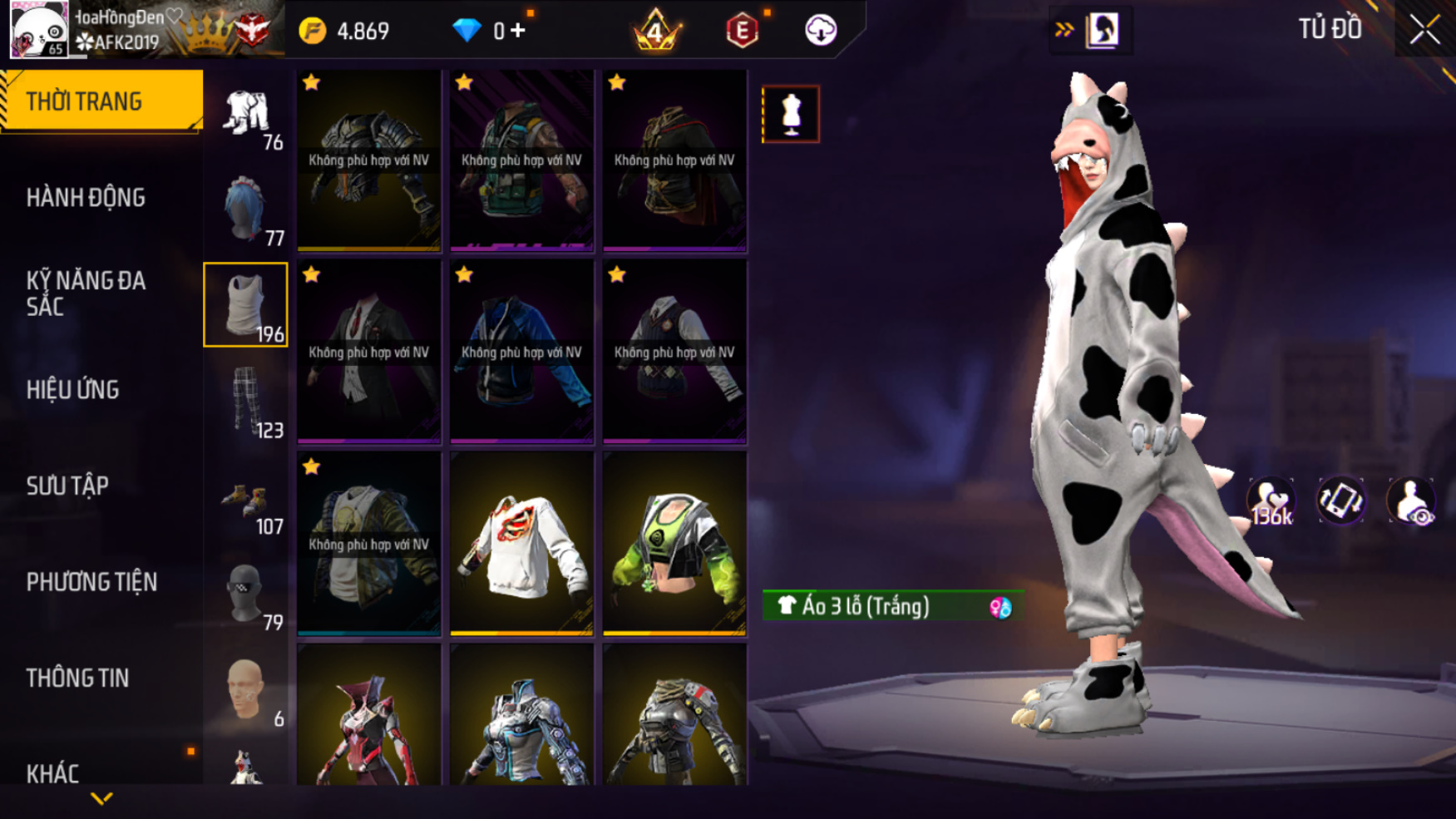Viewport: 1456px width, 819px height.
Task: Tap the 136k likes heart icon
Action: [1271, 502]
